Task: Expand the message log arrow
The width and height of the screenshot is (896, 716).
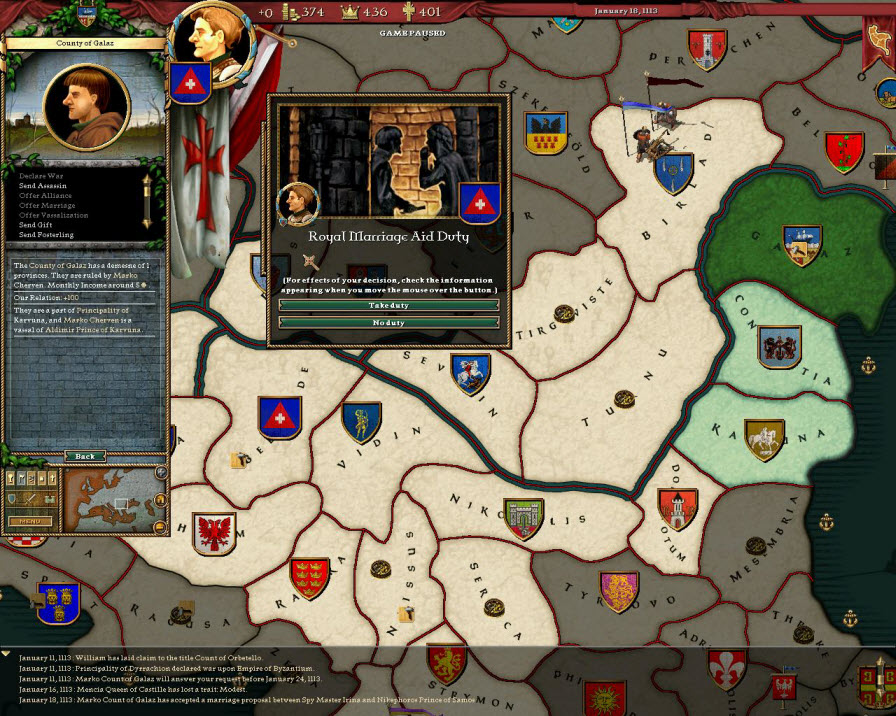Action: pos(7,654)
